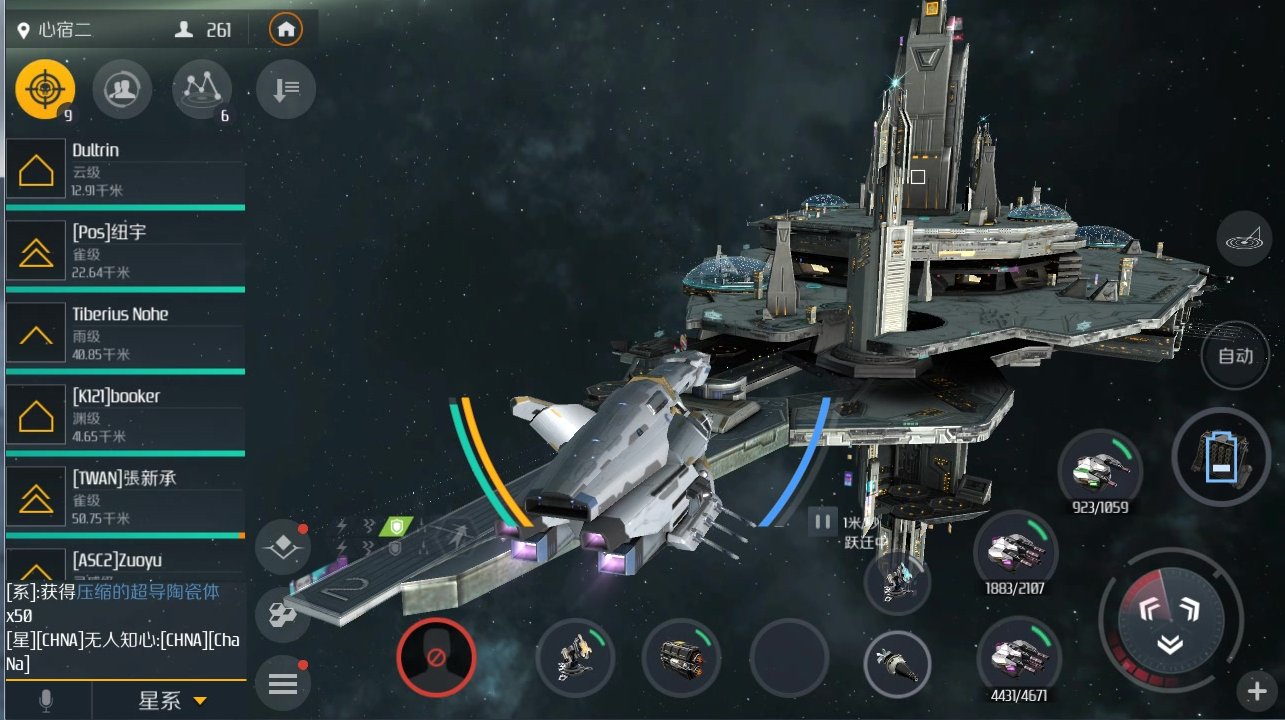Open the home station button

click(286, 30)
